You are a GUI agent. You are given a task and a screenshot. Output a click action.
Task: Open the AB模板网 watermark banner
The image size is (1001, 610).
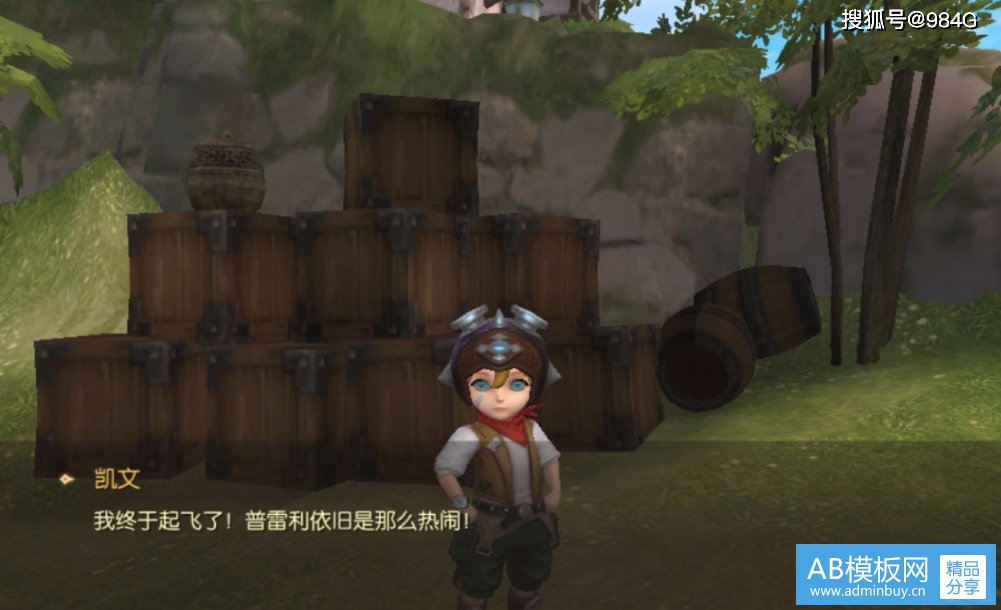895,575
